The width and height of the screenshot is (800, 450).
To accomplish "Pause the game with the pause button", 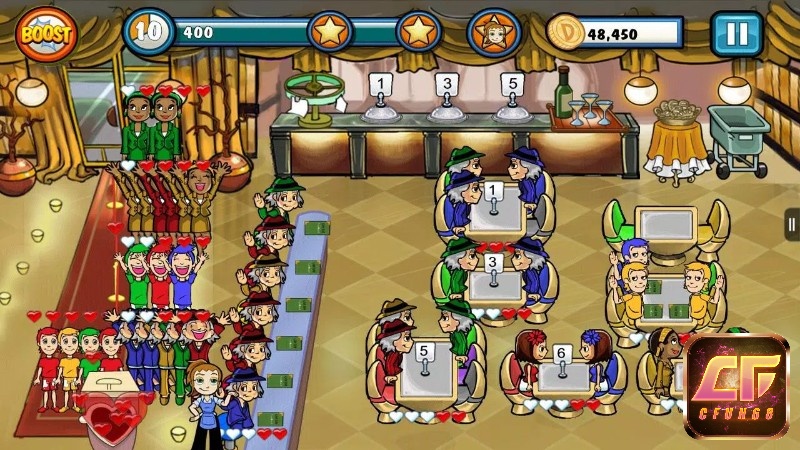I will 736,34.
